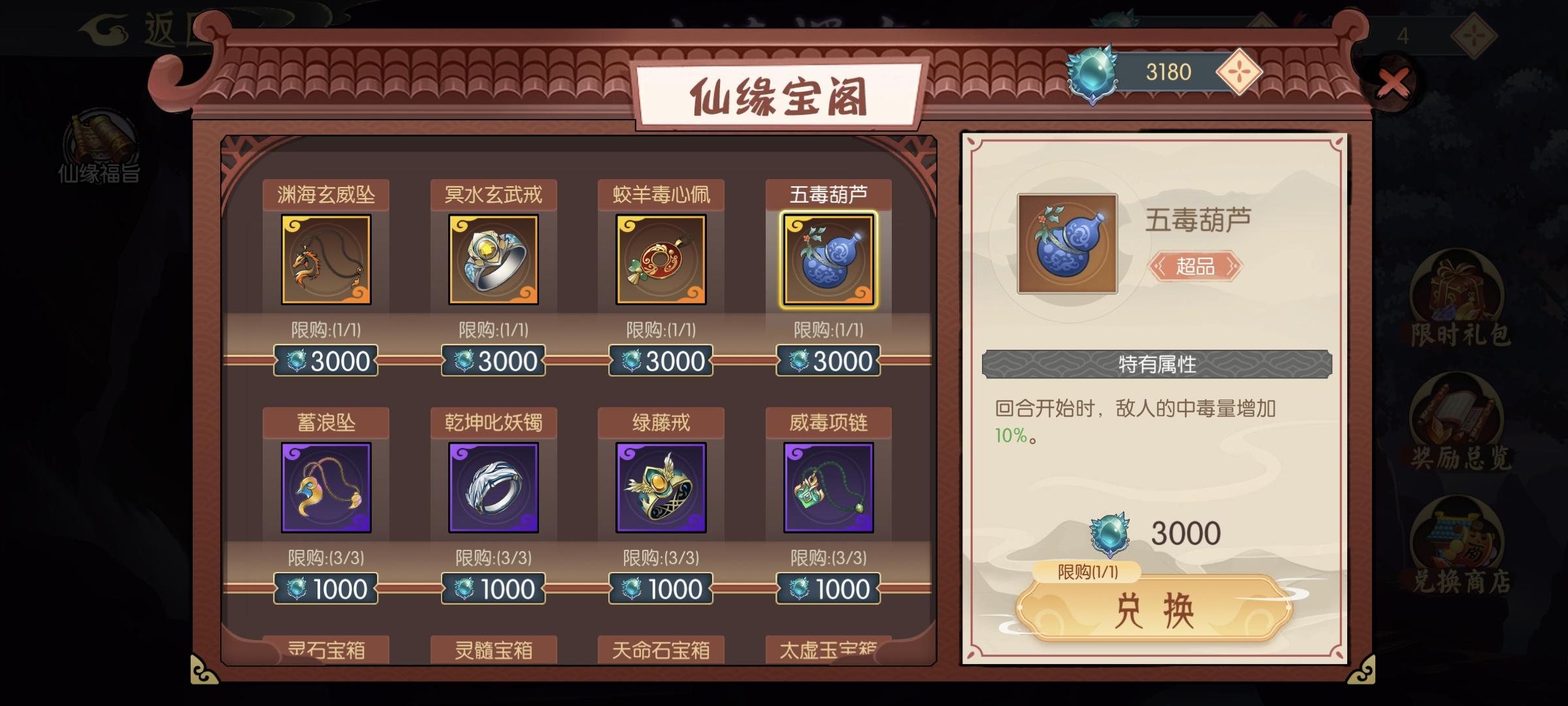Viewport: 1568px width, 706px height.
Task: Select the 渊海玄威坠 item thumbnail
Action: [325, 260]
